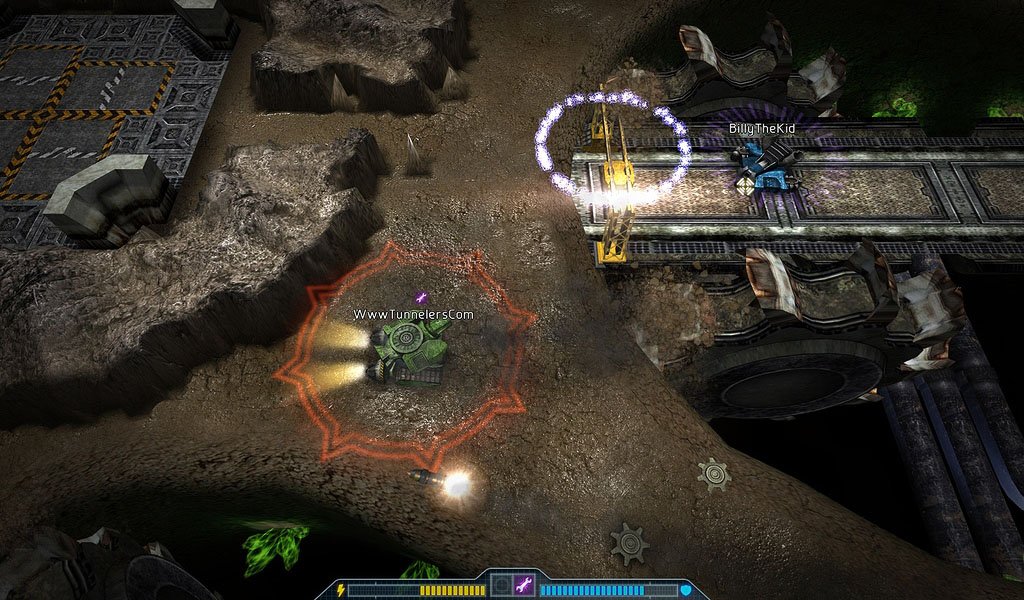This screenshot has width=1024, height=600.
Task: Select the empty item slot beside the wrench
Action: point(501,586)
